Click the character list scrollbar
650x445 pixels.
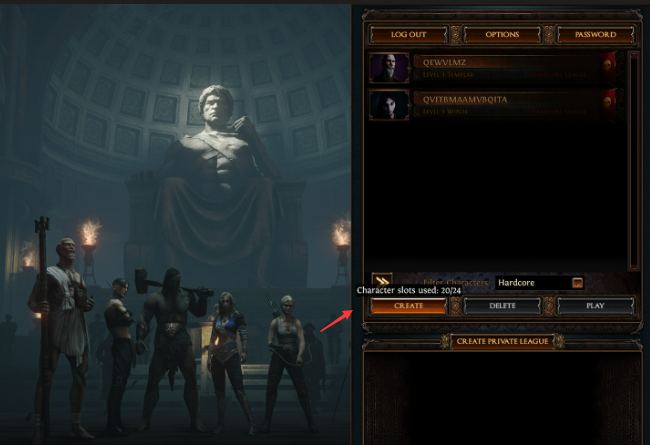[631, 160]
